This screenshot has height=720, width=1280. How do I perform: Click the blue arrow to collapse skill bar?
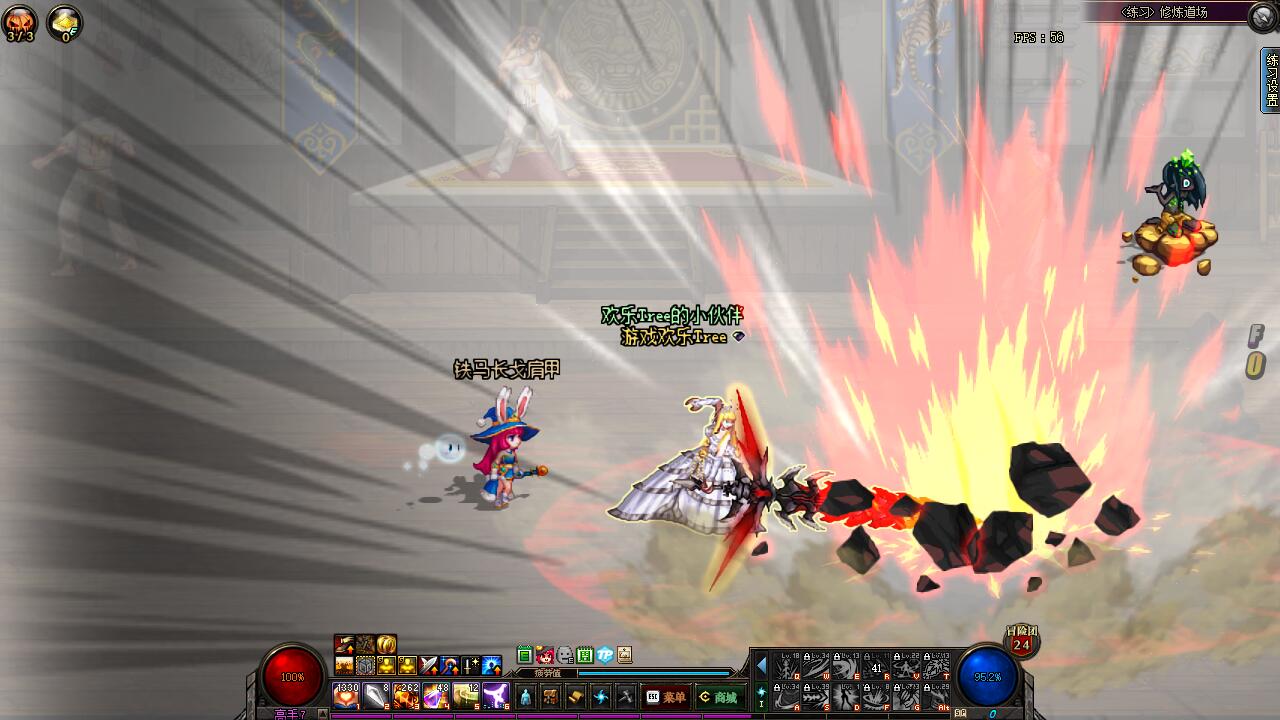coord(761,665)
